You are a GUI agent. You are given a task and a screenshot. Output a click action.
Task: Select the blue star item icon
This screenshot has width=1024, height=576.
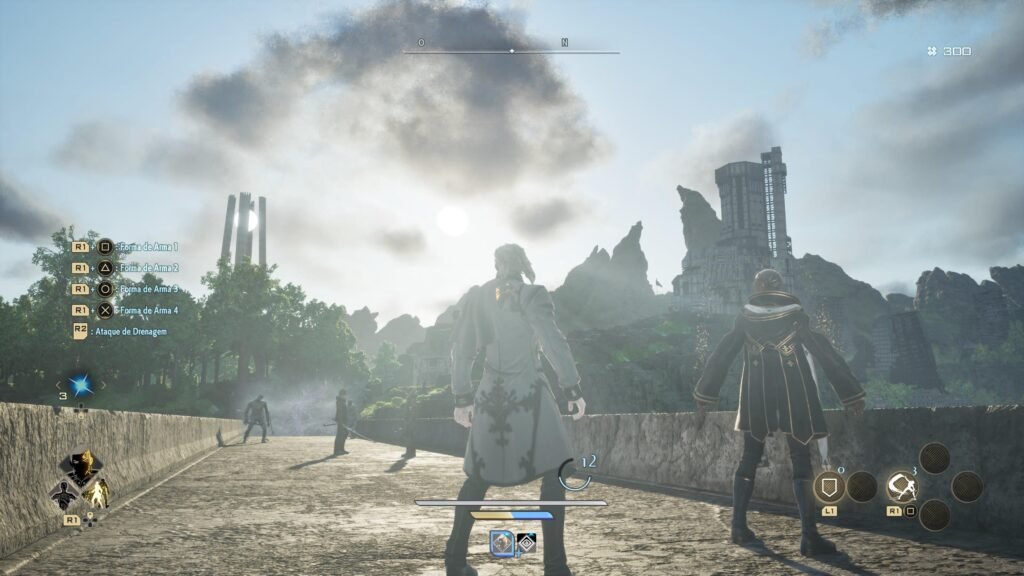[80, 385]
